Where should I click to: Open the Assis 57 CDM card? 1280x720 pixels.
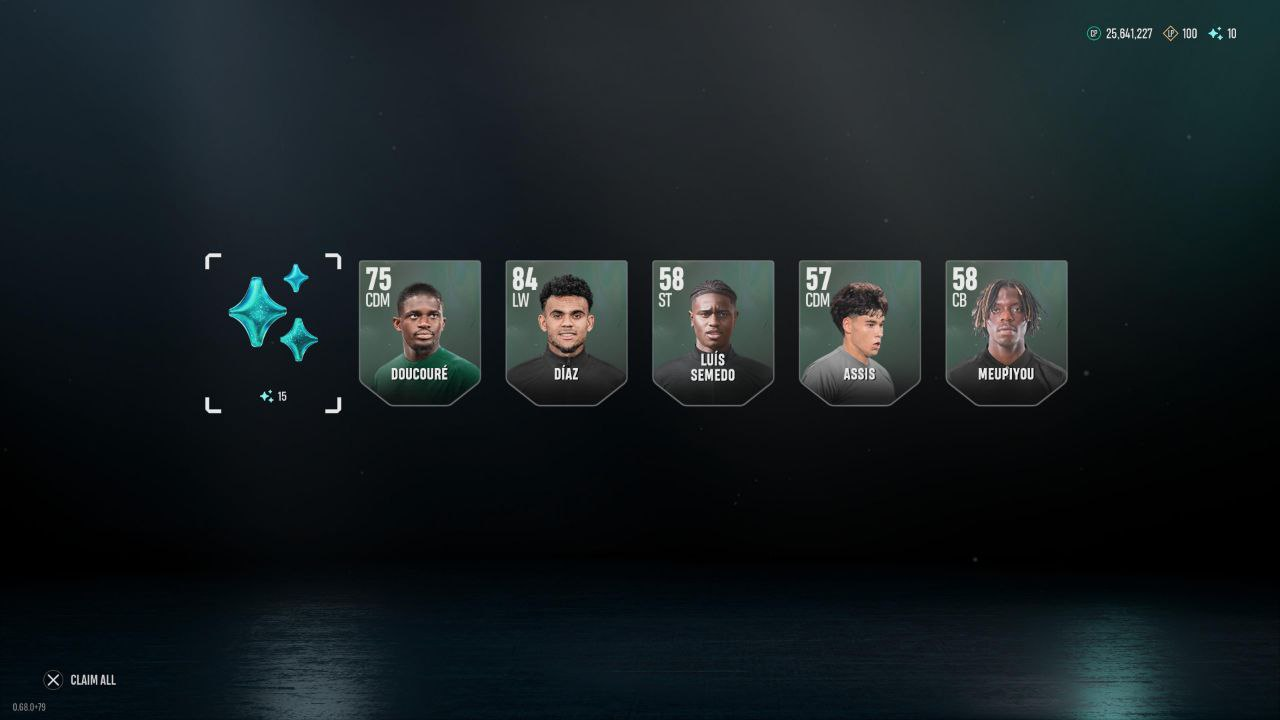[859, 332]
